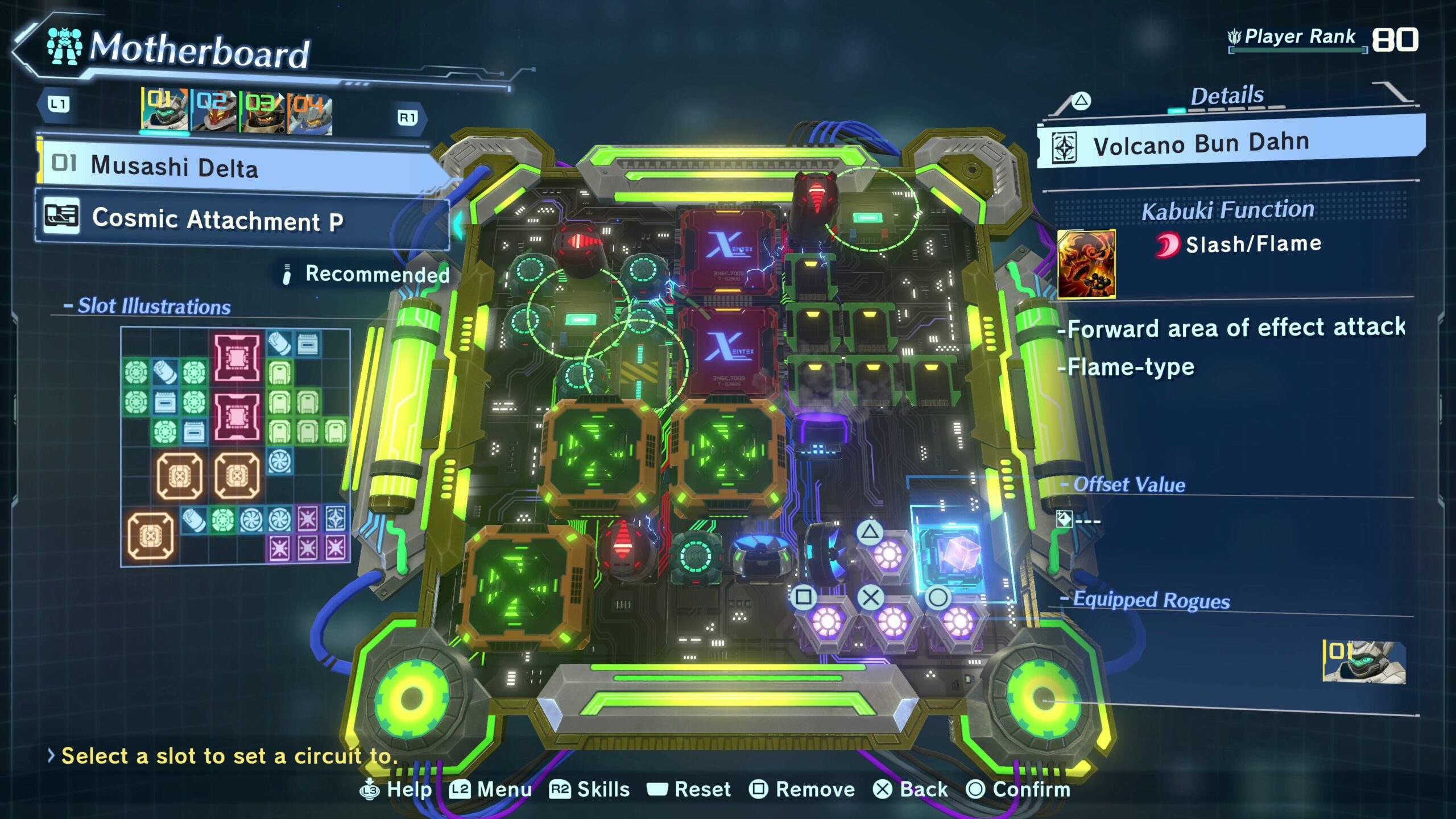Select rogue 01 portrait tab
Screen dimensions: 1456x819
(164, 110)
